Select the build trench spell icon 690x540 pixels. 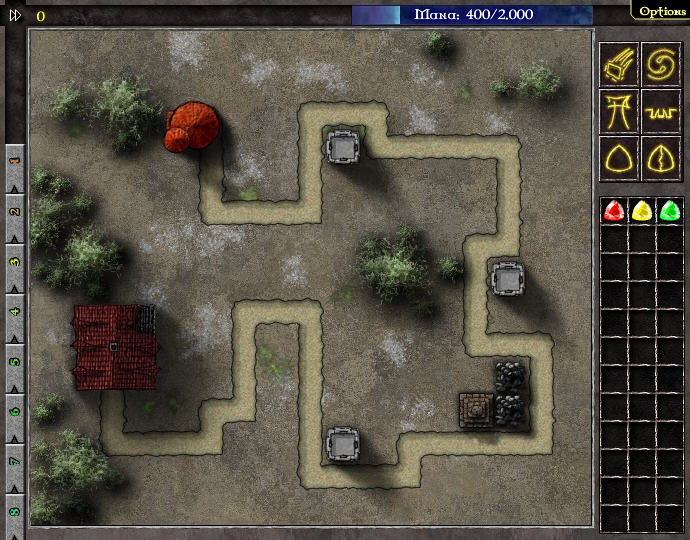(x=661, y=109)
